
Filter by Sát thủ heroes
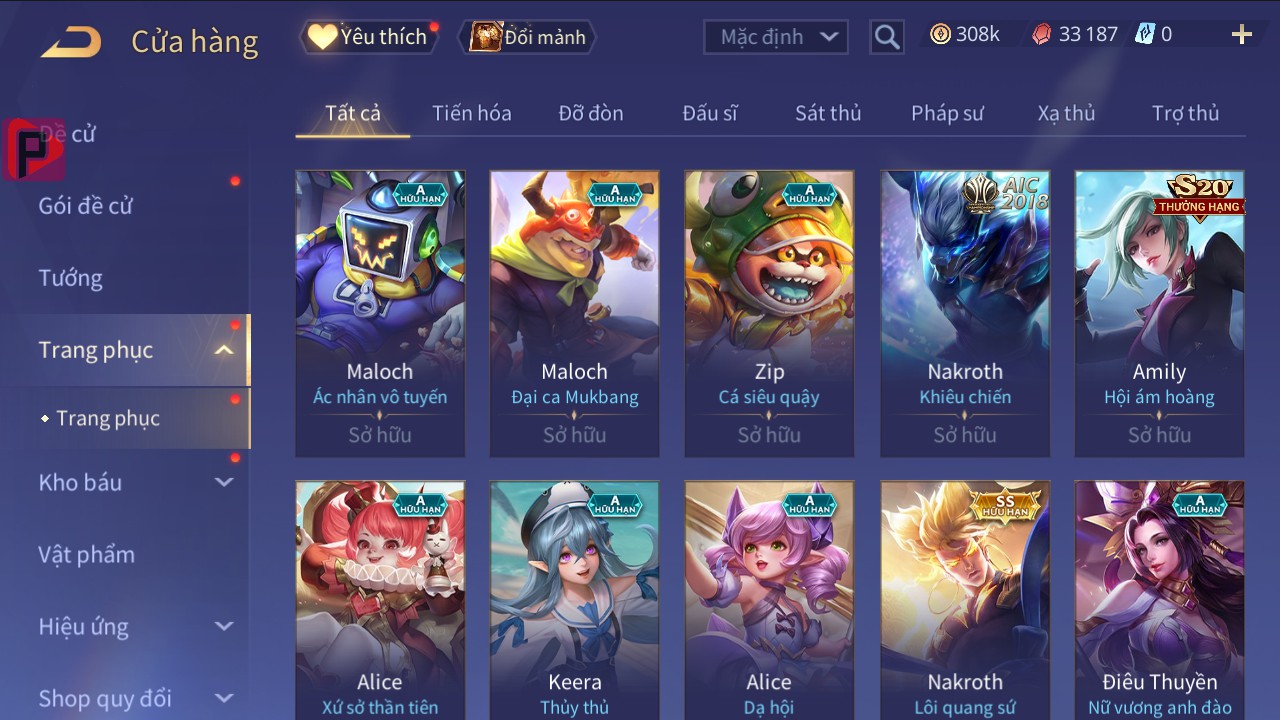pos(828,113)
